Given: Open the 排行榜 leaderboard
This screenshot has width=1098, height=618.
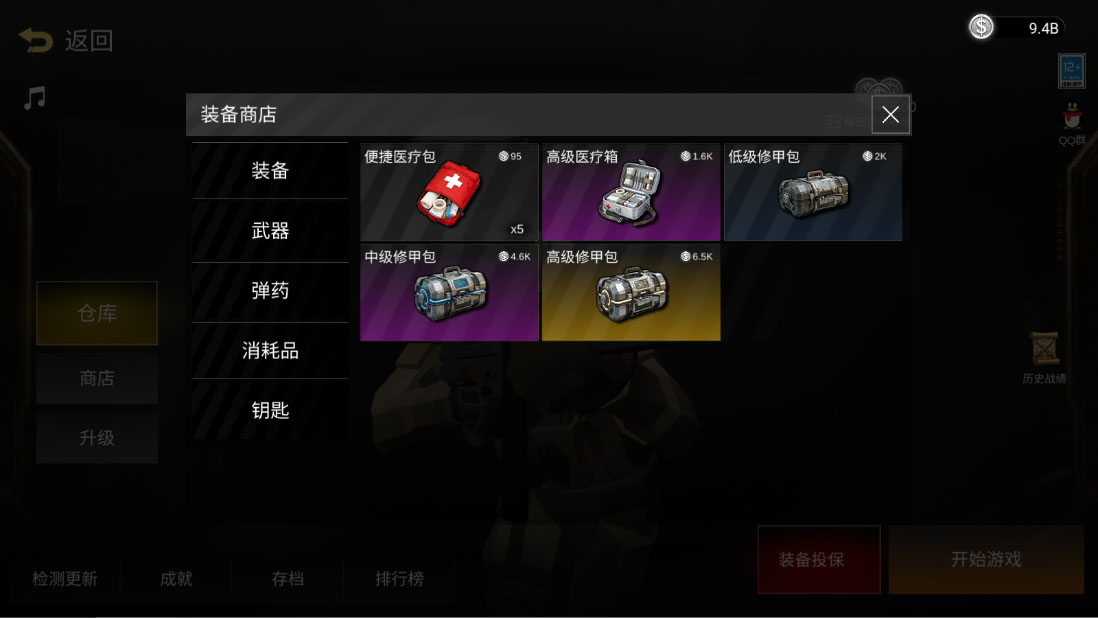Looking at the screenshot, I should 399,579.
